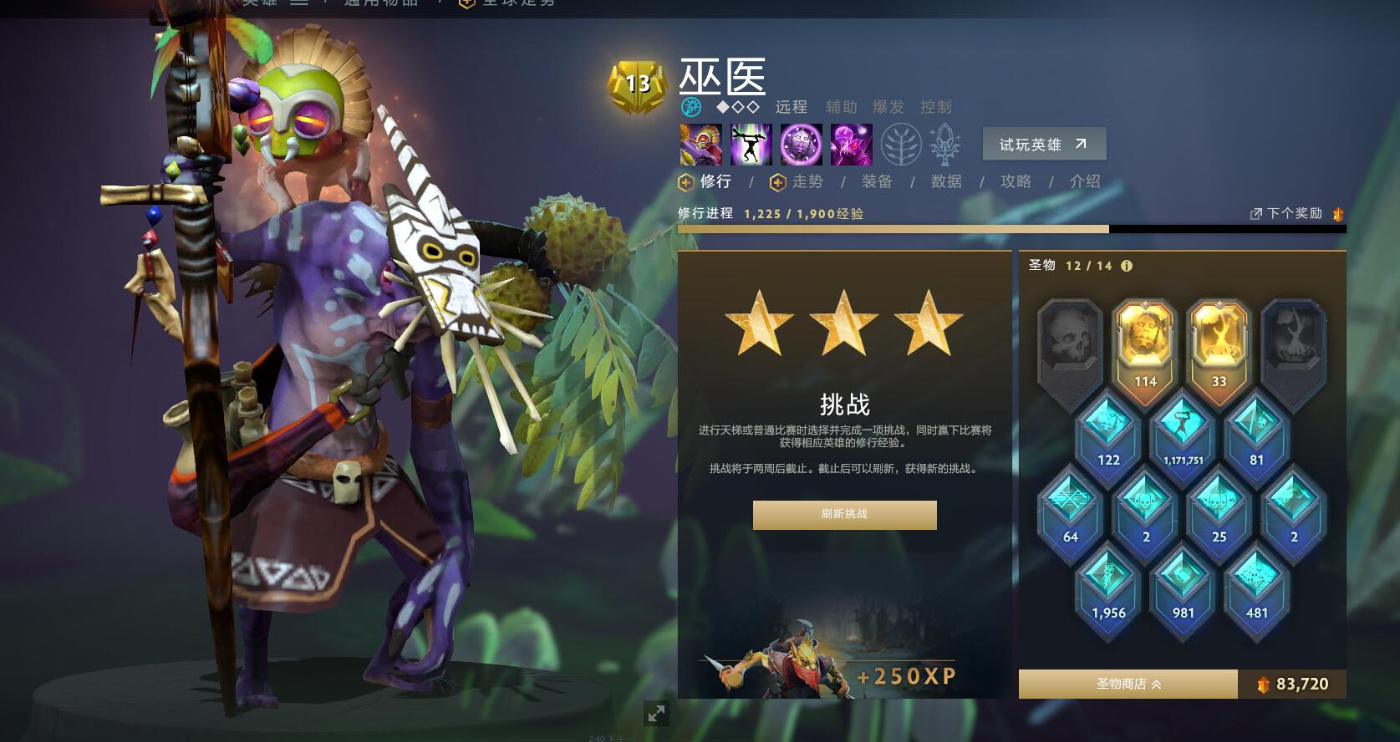Select the locked skull relic in the grid
Viewport: 1400px width, 742px height.
click(1069, 338)
